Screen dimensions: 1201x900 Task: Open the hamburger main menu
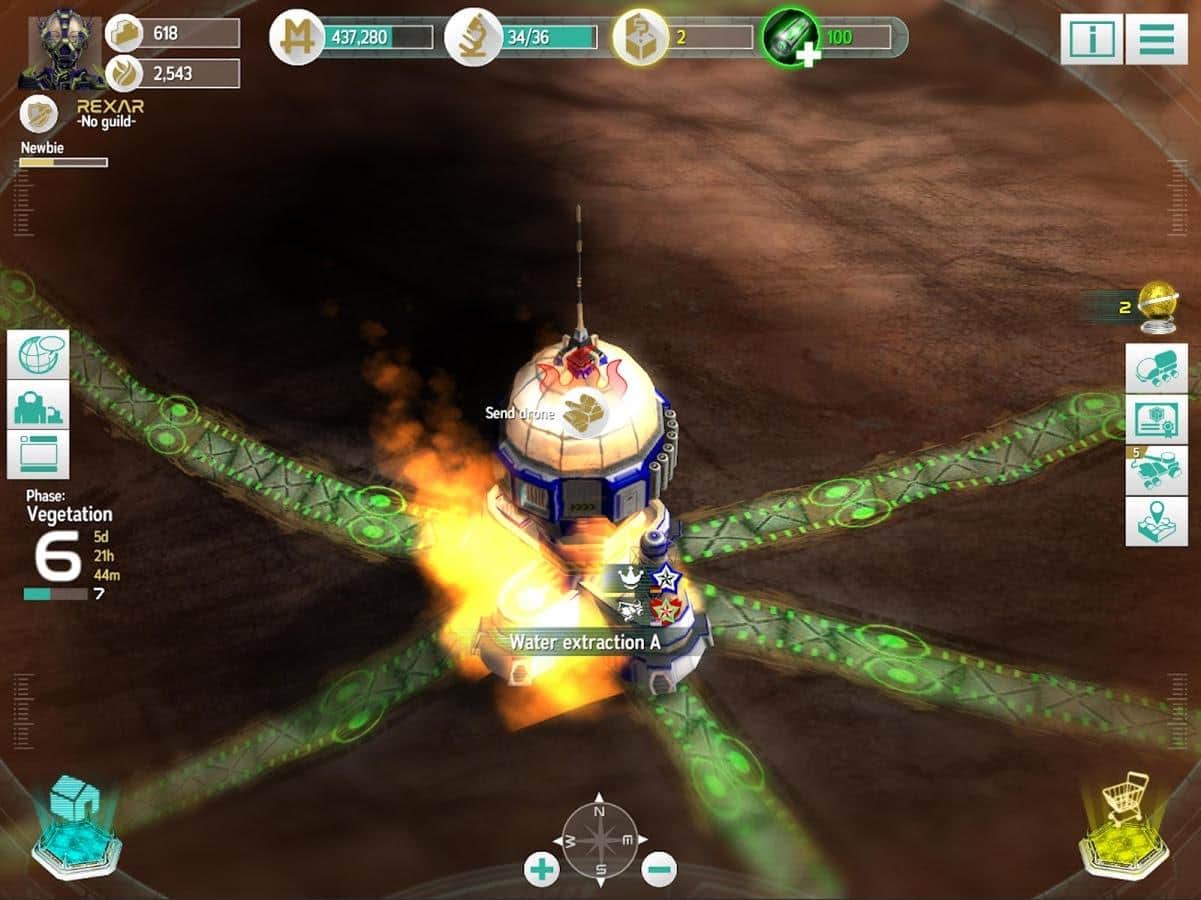point(1156,40)
